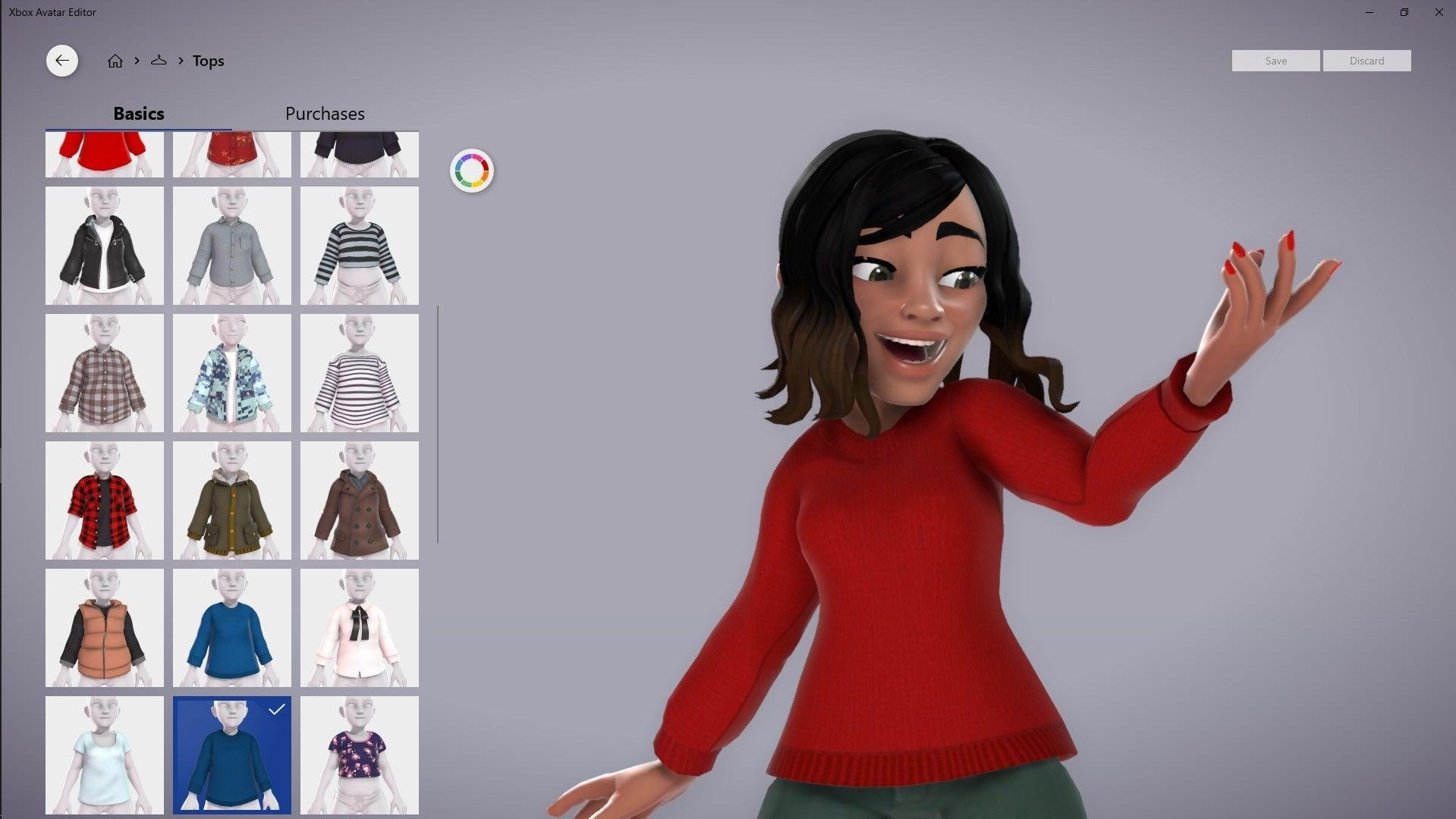Screen dimensions: 1456x819
Task: Open the Tops breadcrumb entry
Action: 209,61
